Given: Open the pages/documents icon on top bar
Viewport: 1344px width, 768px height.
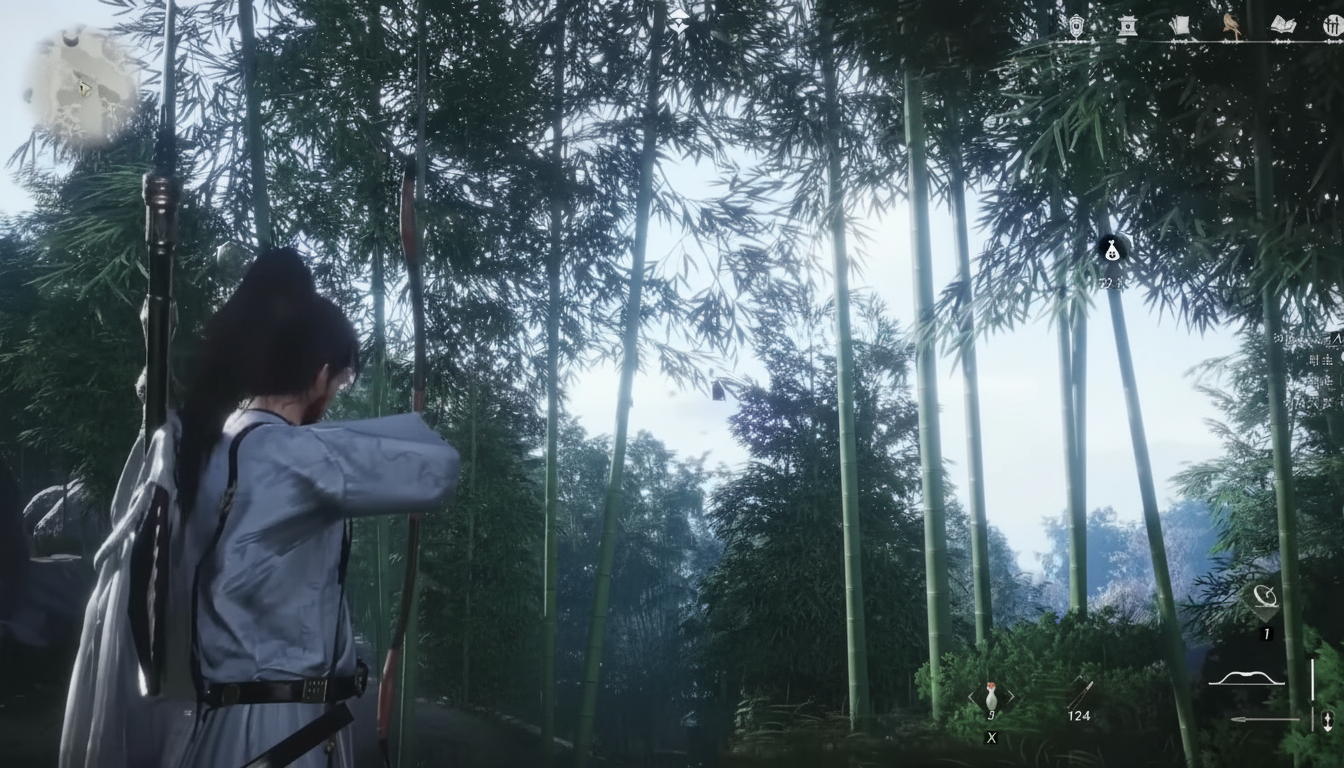Looking at the screenshot, I should (1179, 25).
